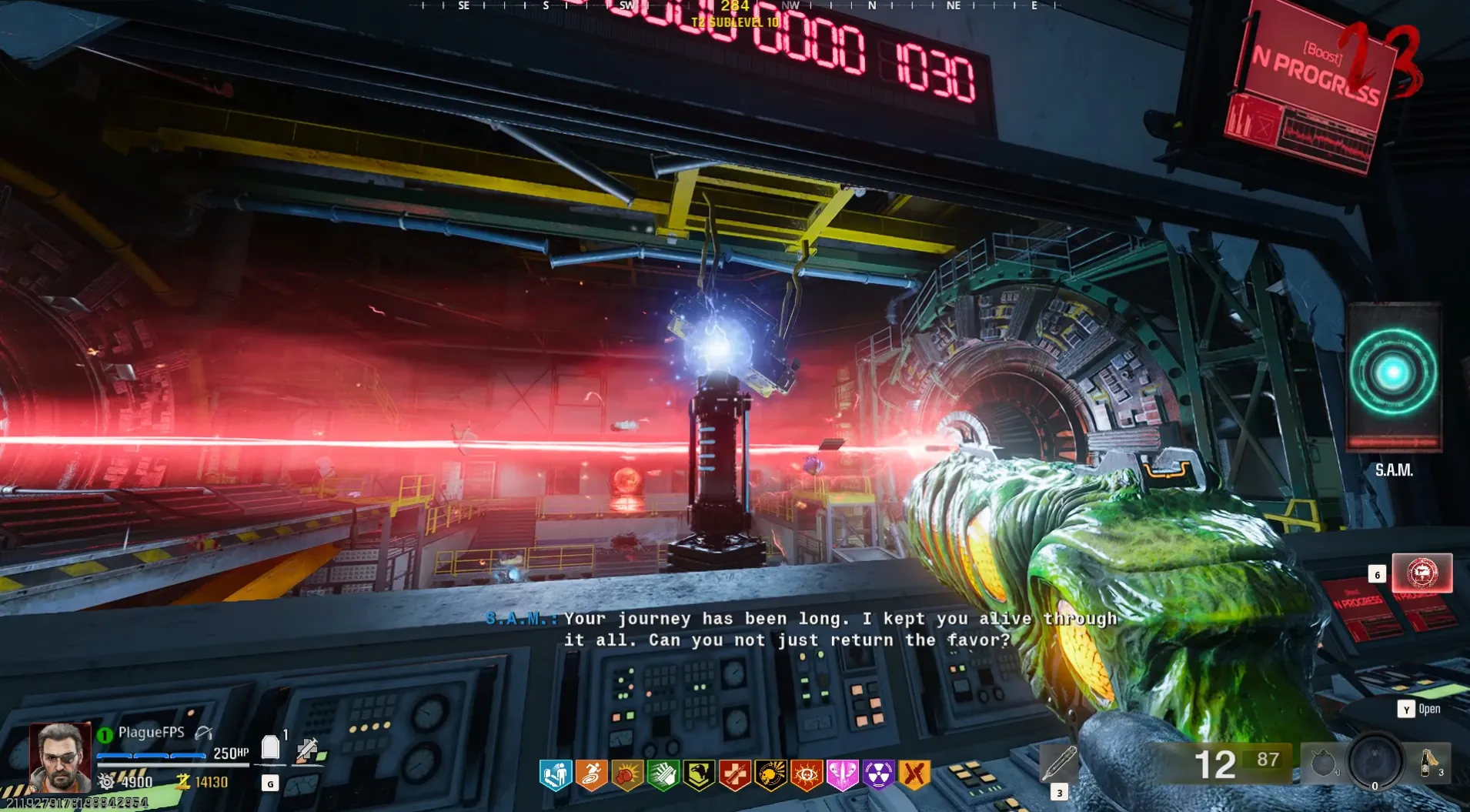Select the orange crossed pistols perk icon
The height and width of the screenshot is (812, 1470).
[914, 775]
